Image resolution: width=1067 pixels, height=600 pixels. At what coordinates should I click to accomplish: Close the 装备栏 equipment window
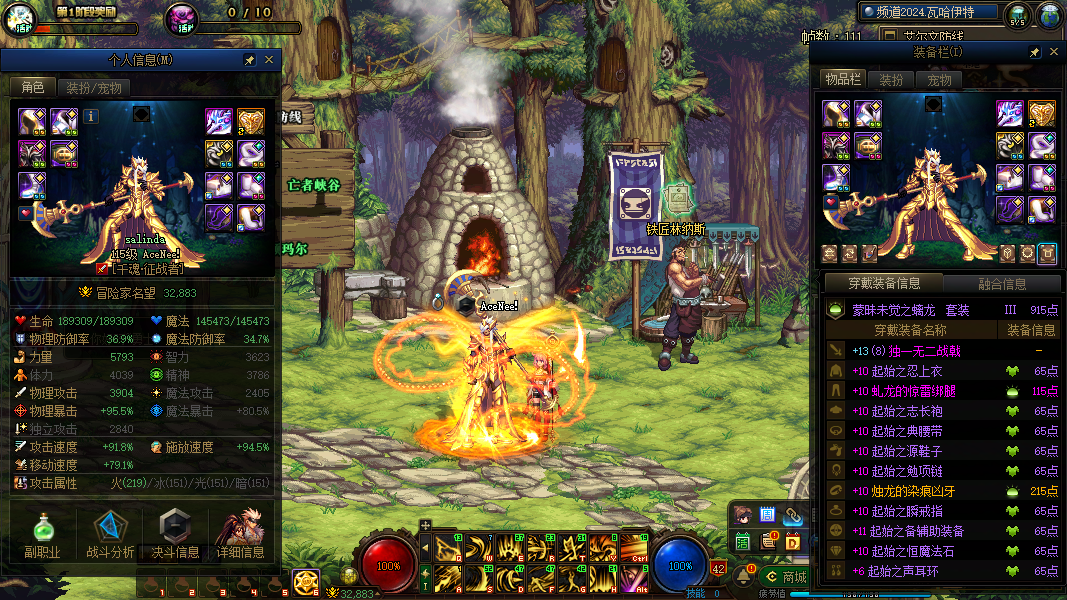point(1052,52)
